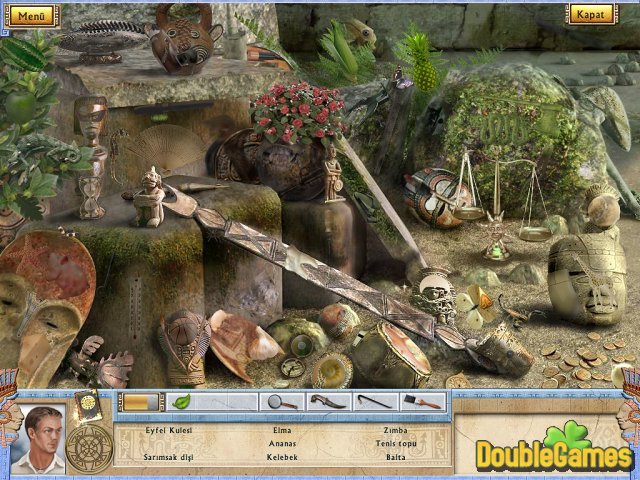Activate the green leaf hint icon
Screen dimensions: 640x480
coord(181,402)
